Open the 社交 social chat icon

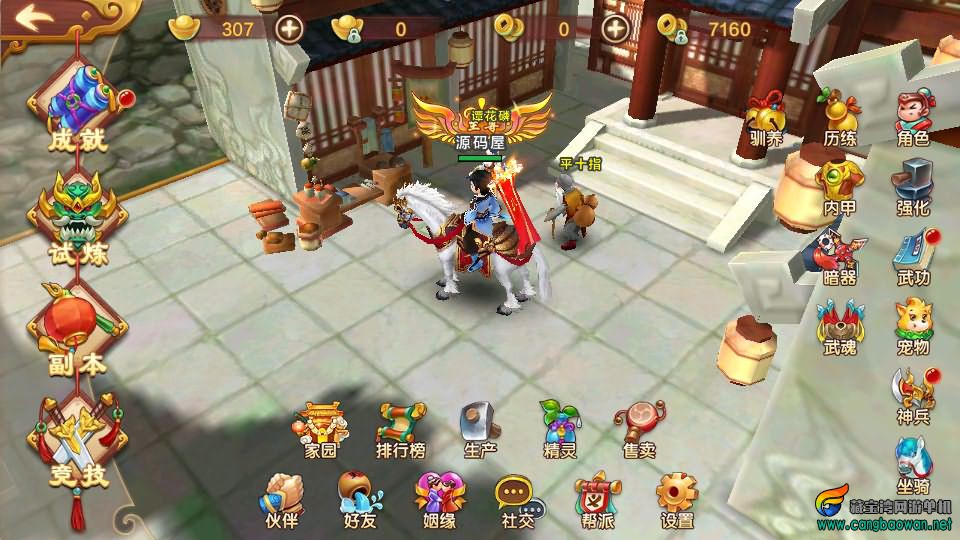pos(518,498)
